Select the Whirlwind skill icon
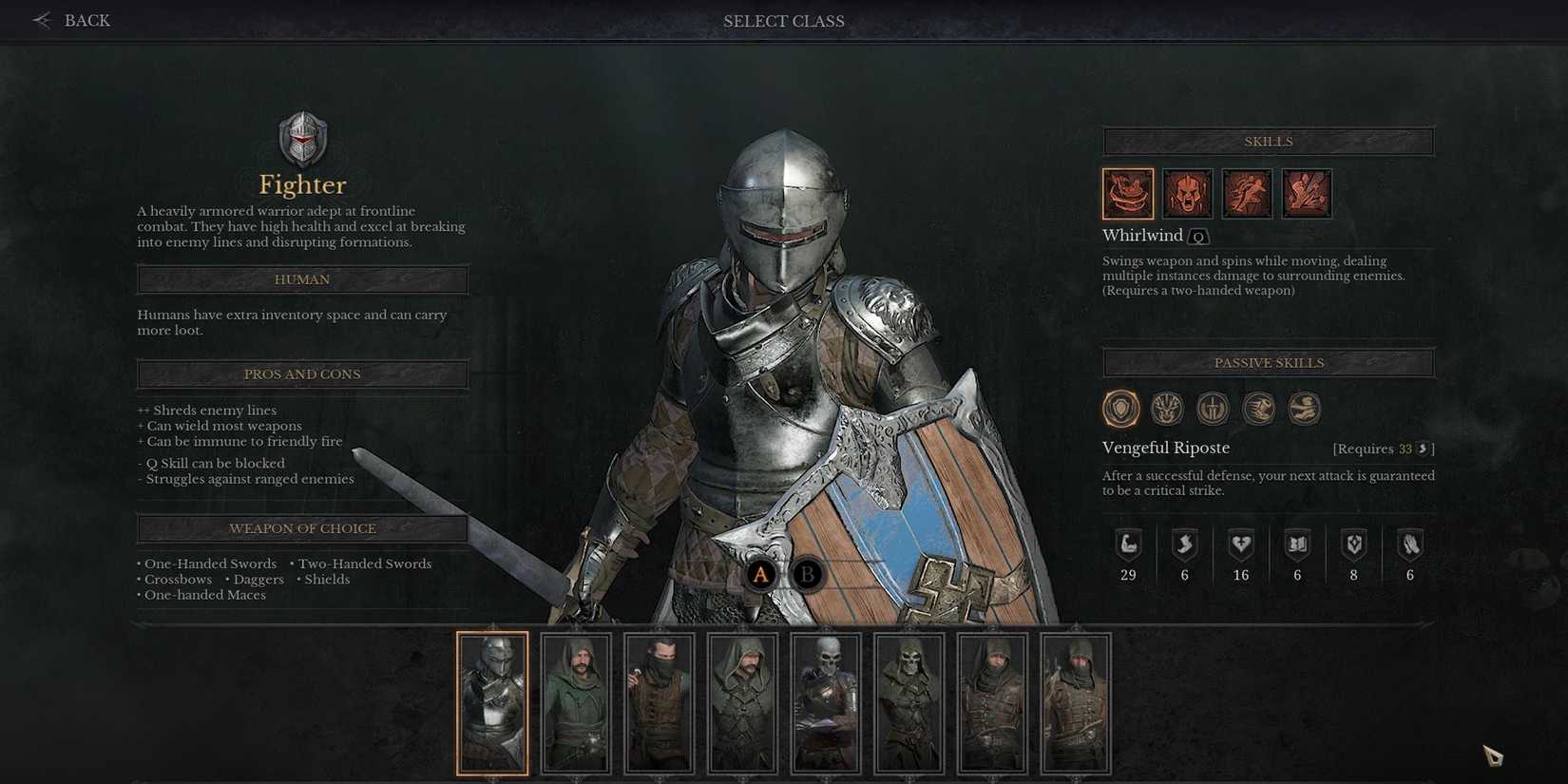 (x=1127, y=192)
